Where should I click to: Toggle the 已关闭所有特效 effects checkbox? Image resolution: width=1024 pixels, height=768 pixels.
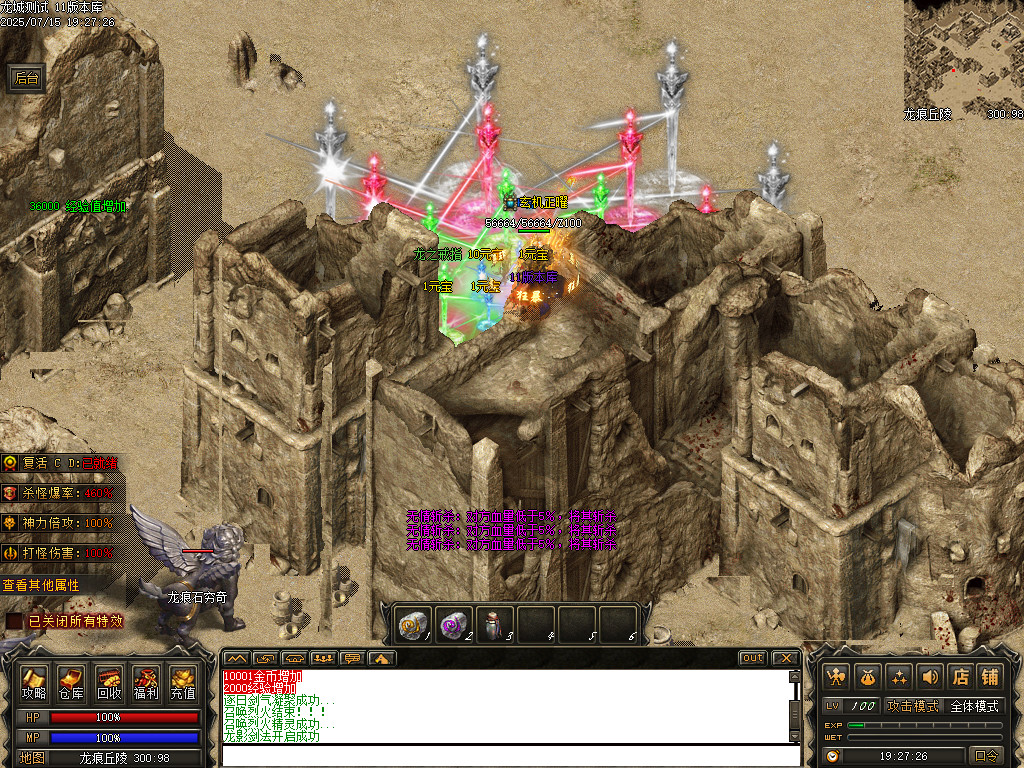tap(14, 621)
